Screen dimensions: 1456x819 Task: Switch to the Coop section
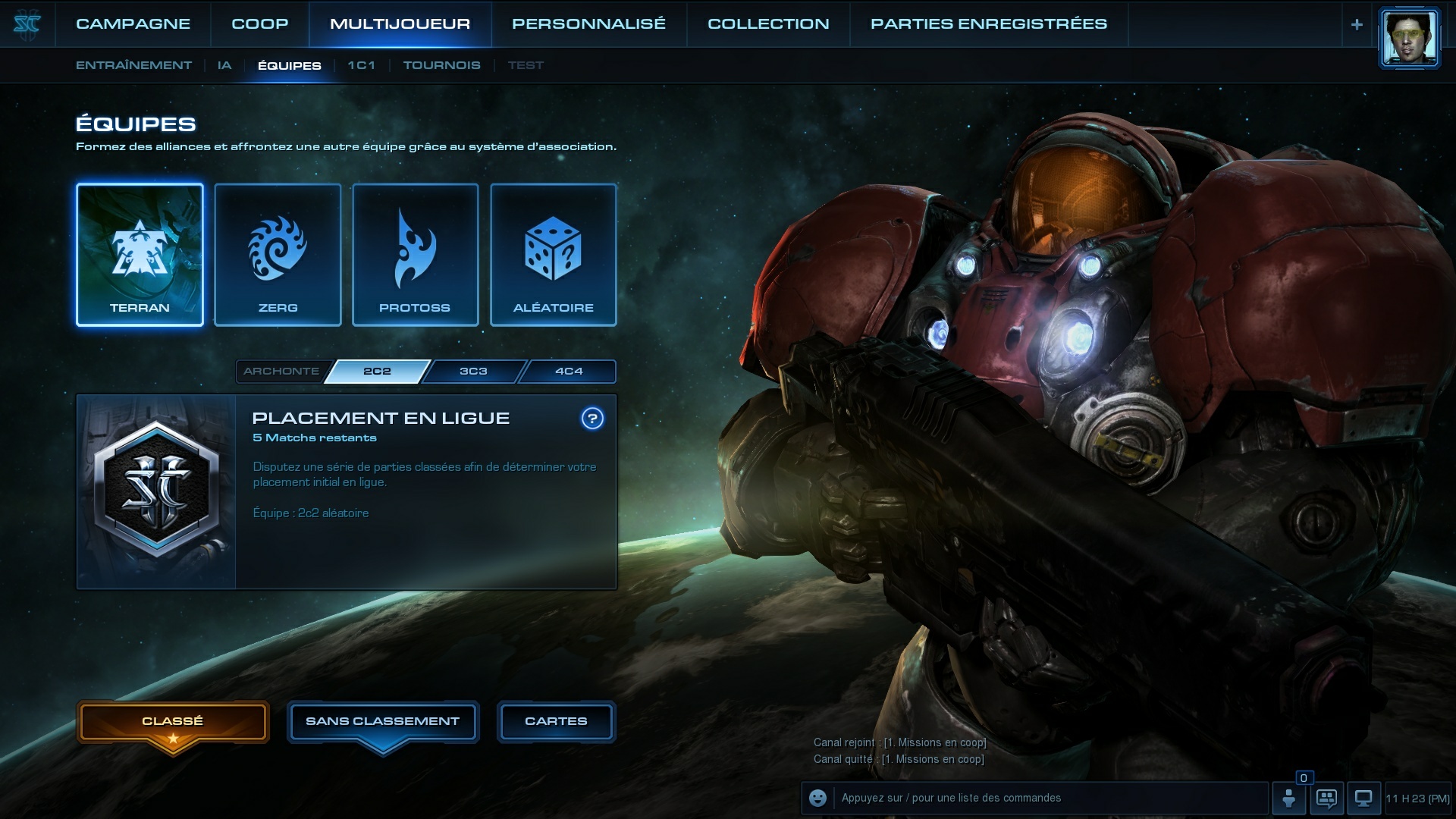click(x=259, y=24)
